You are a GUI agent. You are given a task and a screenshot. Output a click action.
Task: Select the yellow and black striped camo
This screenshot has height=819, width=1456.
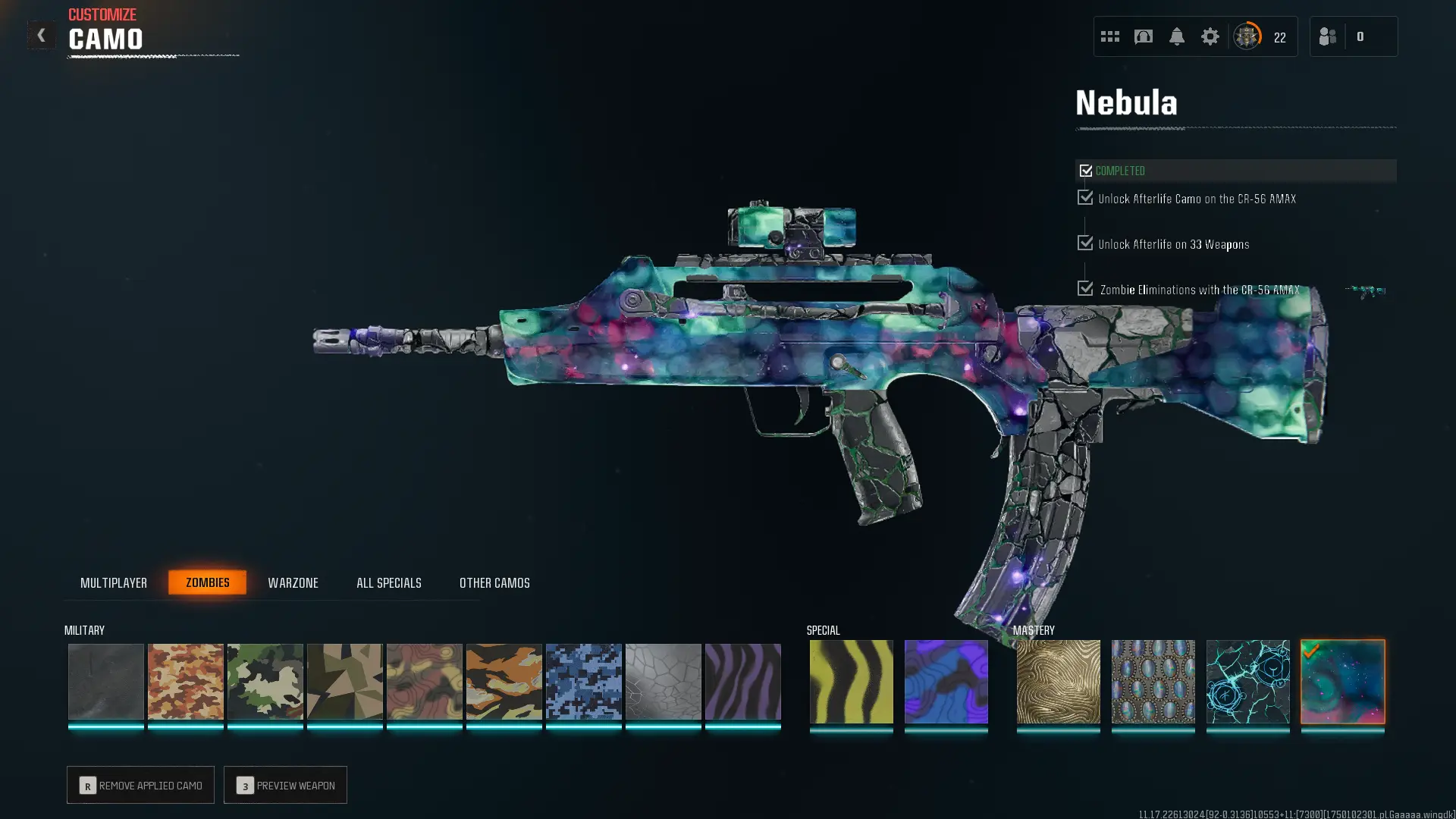pos(851,681)
